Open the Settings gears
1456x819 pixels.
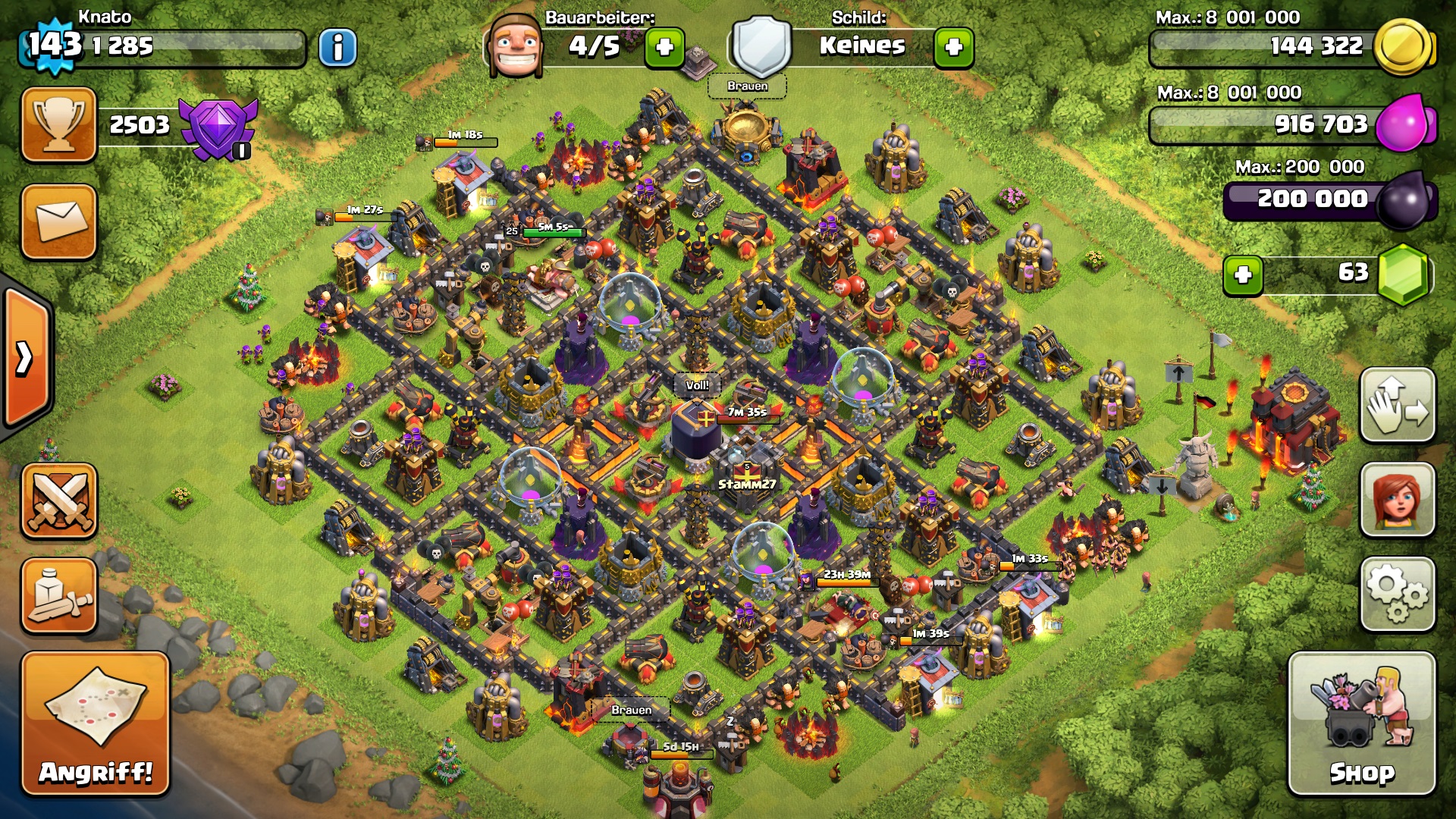1398,595
